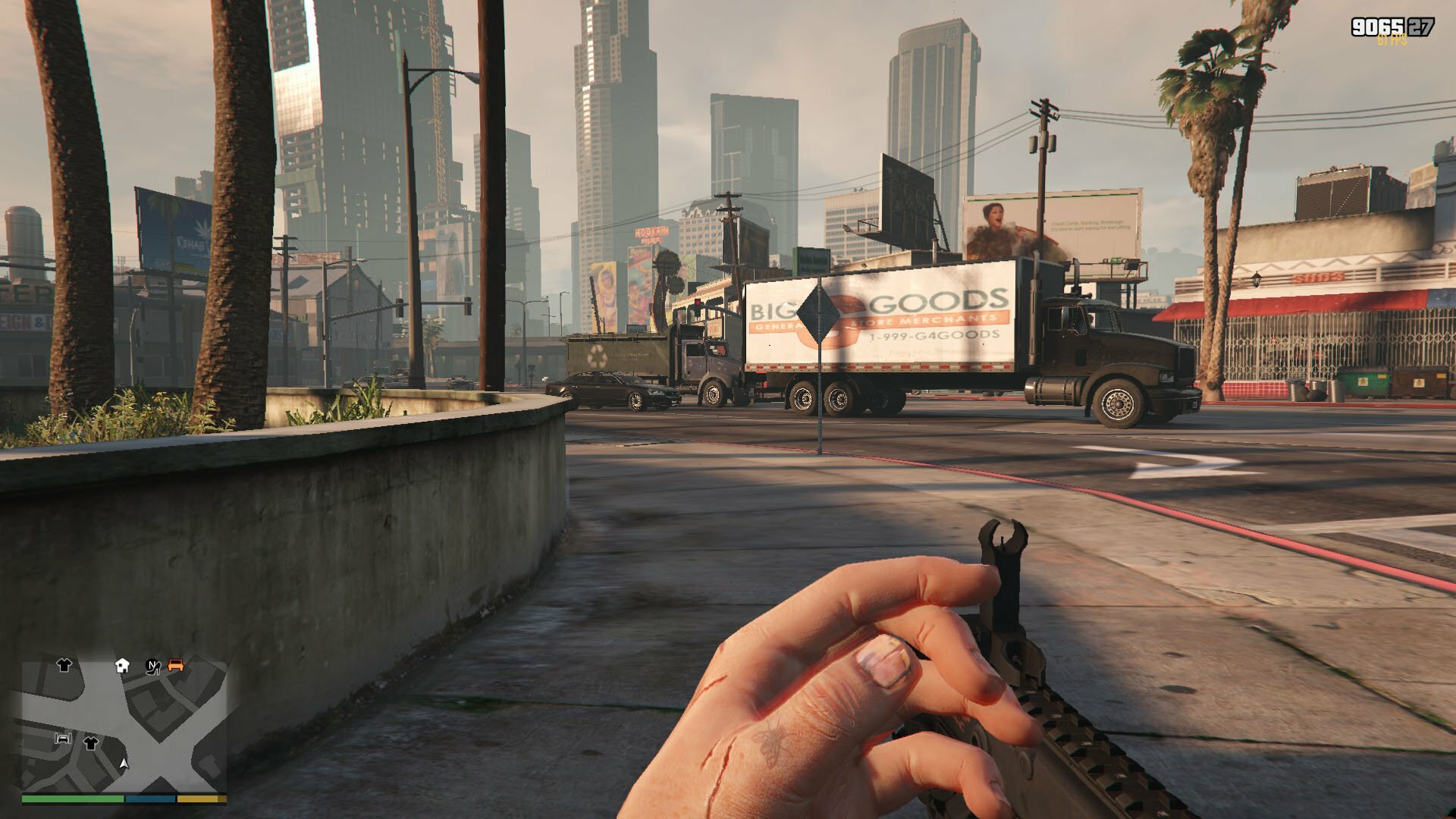Image resolution: width=1456 pixels, height=819 pixels.
Task: Choose the high-heel strip club blip
Action: (153, 666)
